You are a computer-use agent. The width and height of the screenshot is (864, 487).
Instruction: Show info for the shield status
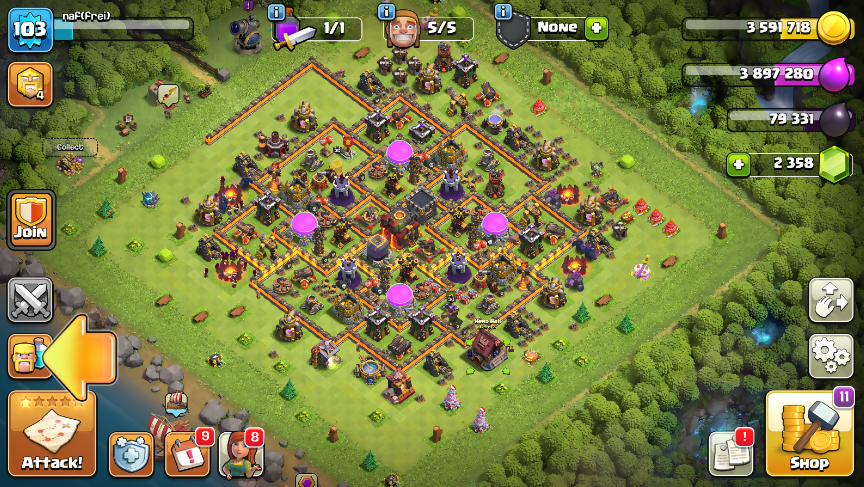[505, 12]
